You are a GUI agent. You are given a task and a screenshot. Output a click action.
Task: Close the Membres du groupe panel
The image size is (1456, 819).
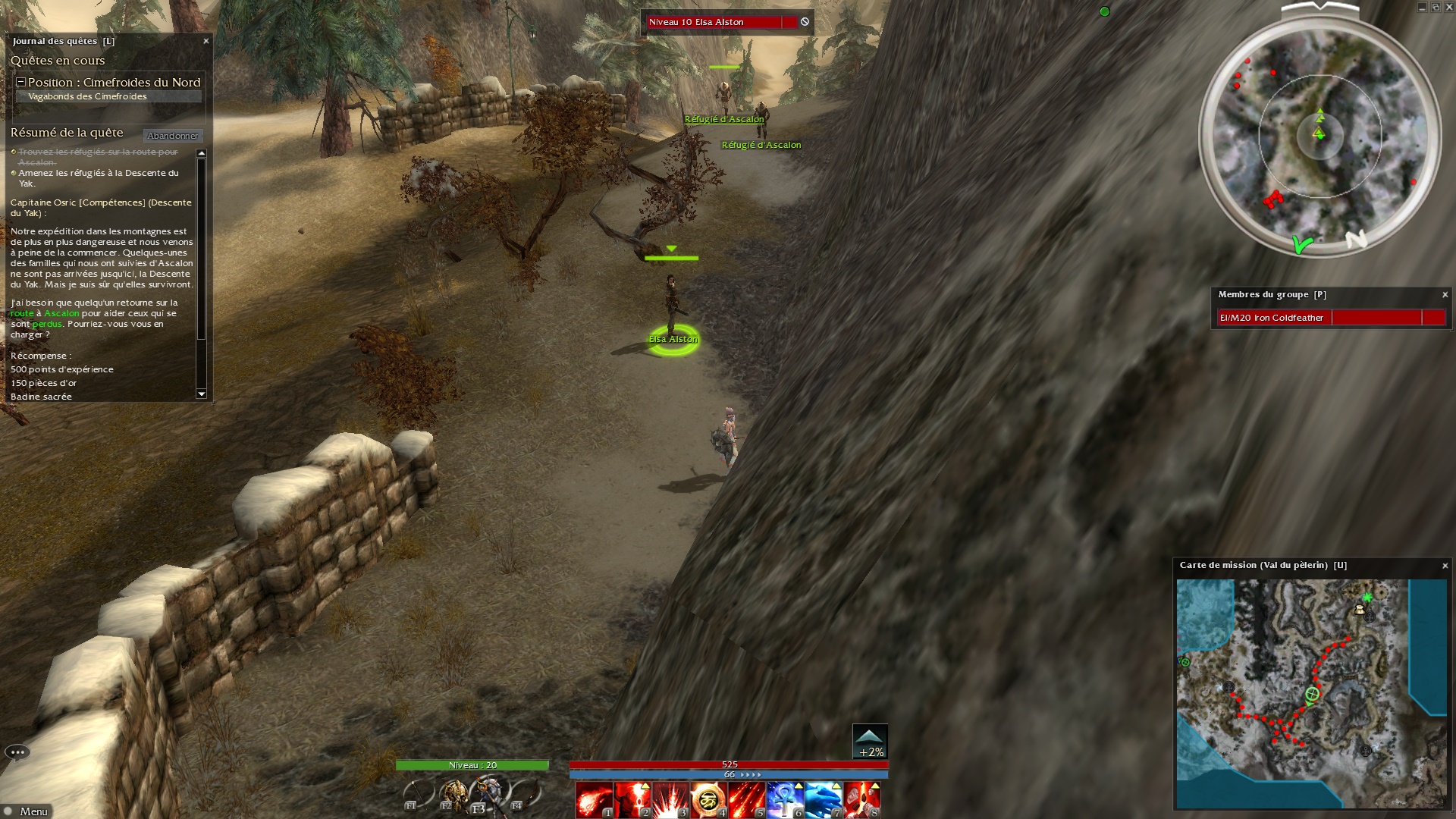(x=1445, y=295)
